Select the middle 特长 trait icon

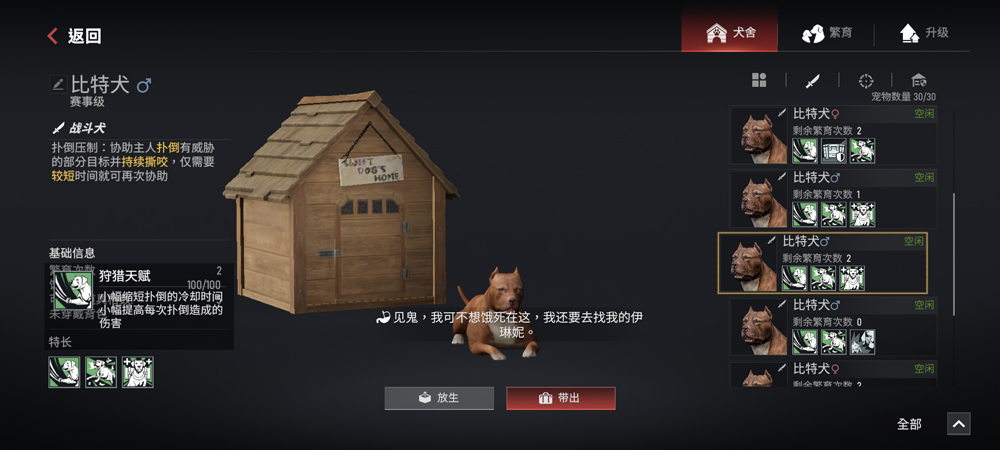coord(100,372)
